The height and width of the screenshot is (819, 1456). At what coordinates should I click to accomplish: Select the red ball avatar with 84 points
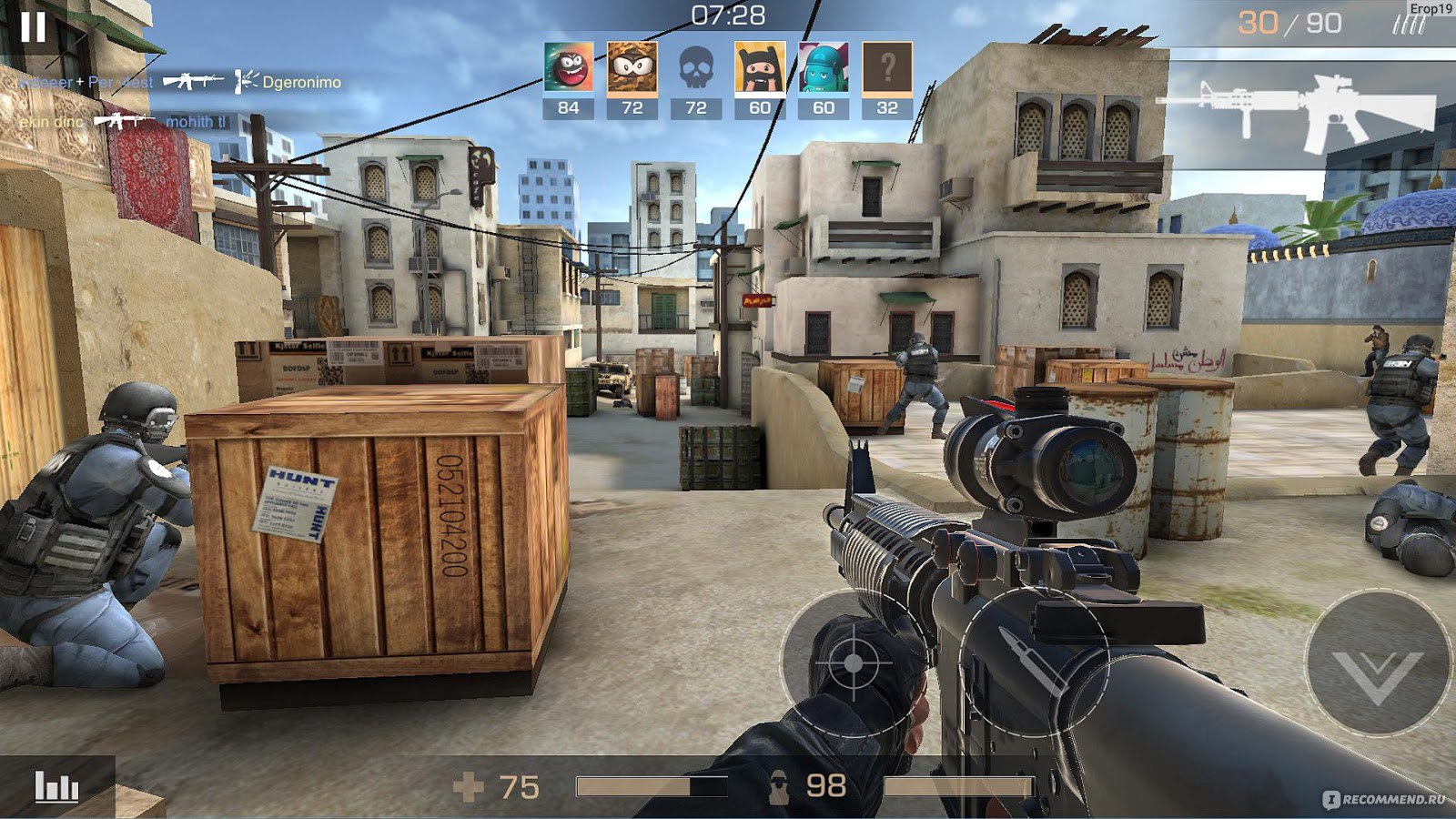(567, 66)
